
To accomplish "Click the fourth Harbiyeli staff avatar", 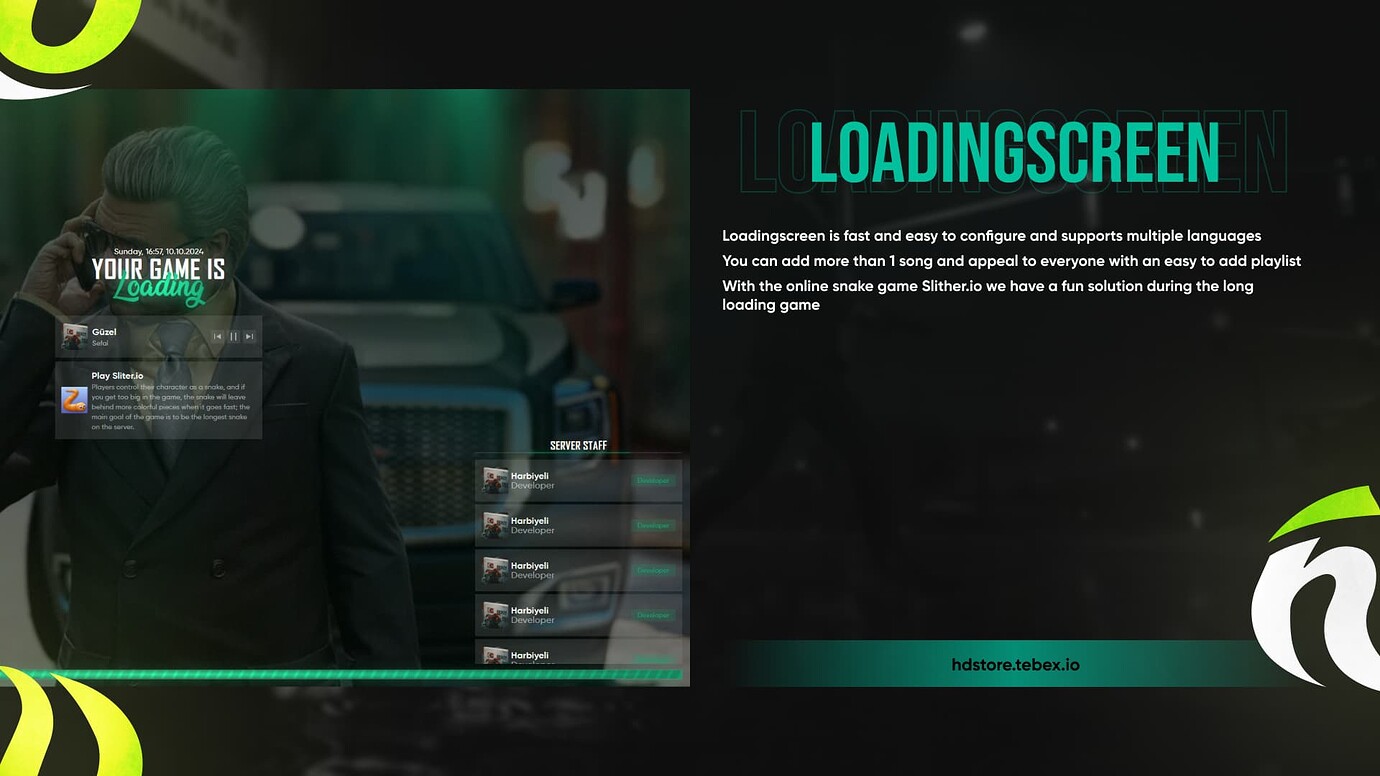I will tap(493, 615).
